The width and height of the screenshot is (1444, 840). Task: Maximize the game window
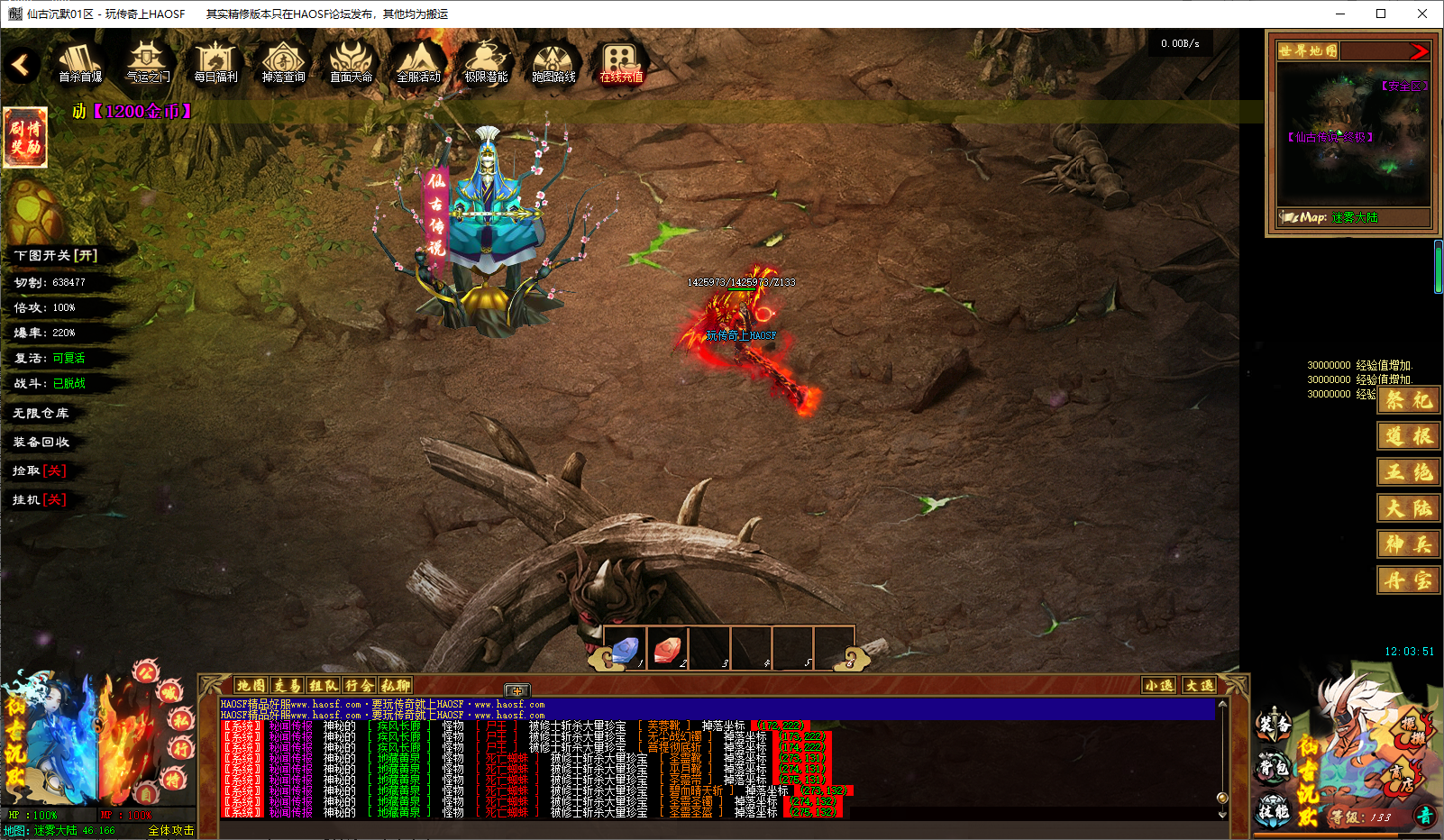click(x=1381, y=14)
